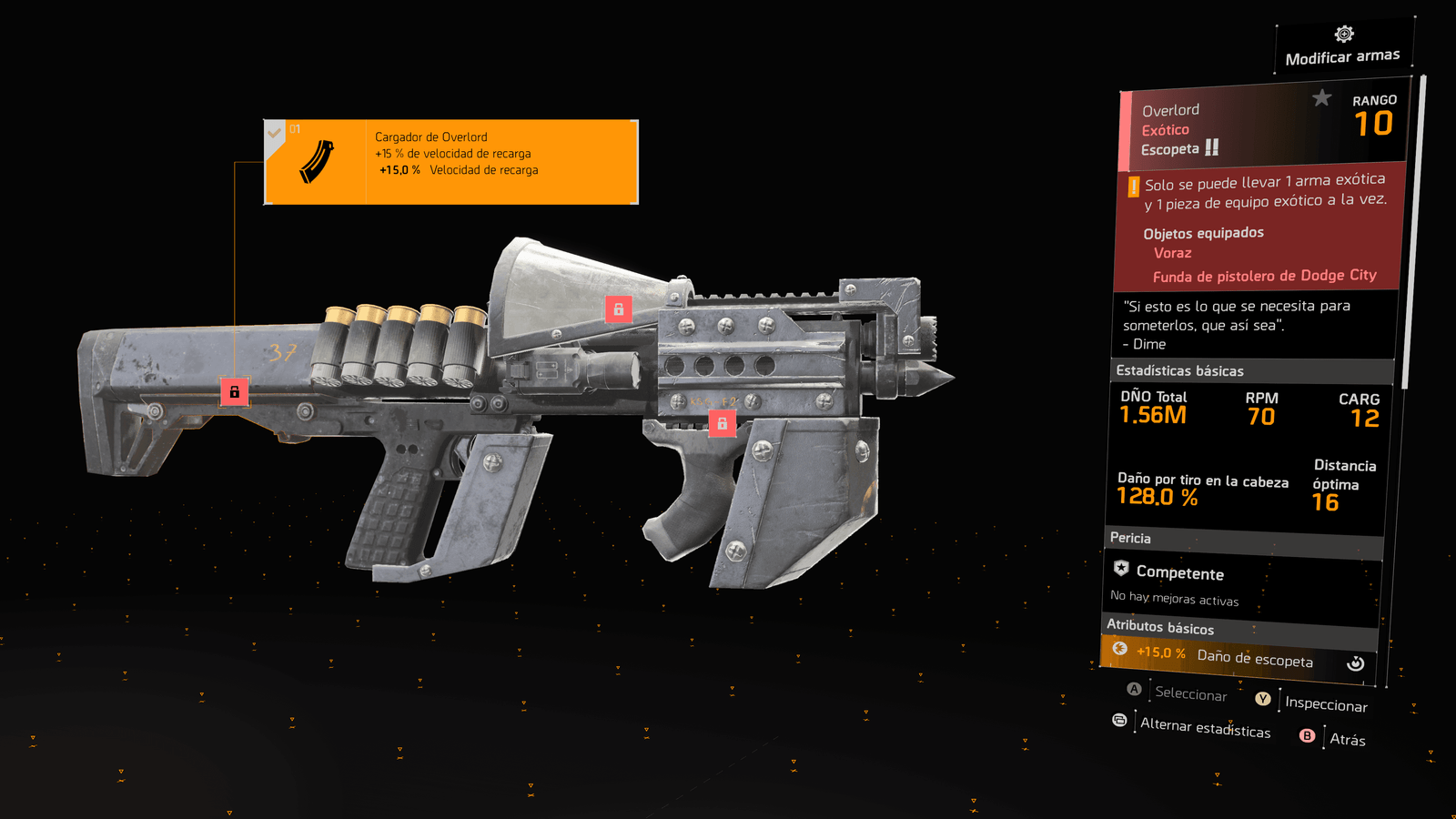Choose the Inspeccionar option

point(1325,703)
